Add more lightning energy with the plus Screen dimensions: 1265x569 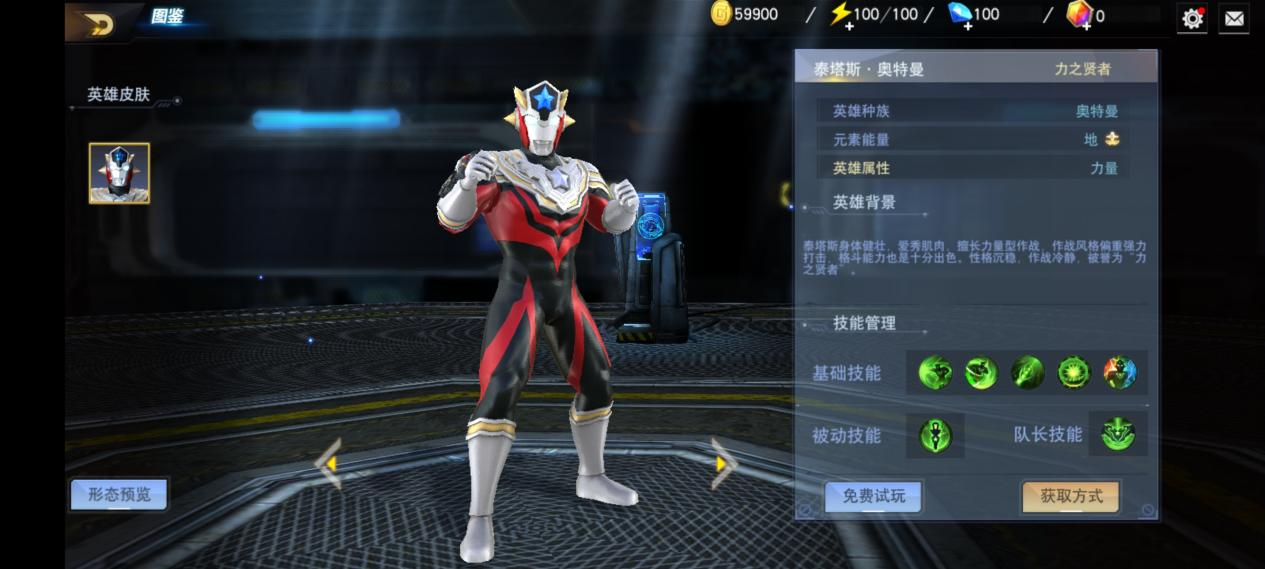tap(849, 26)
